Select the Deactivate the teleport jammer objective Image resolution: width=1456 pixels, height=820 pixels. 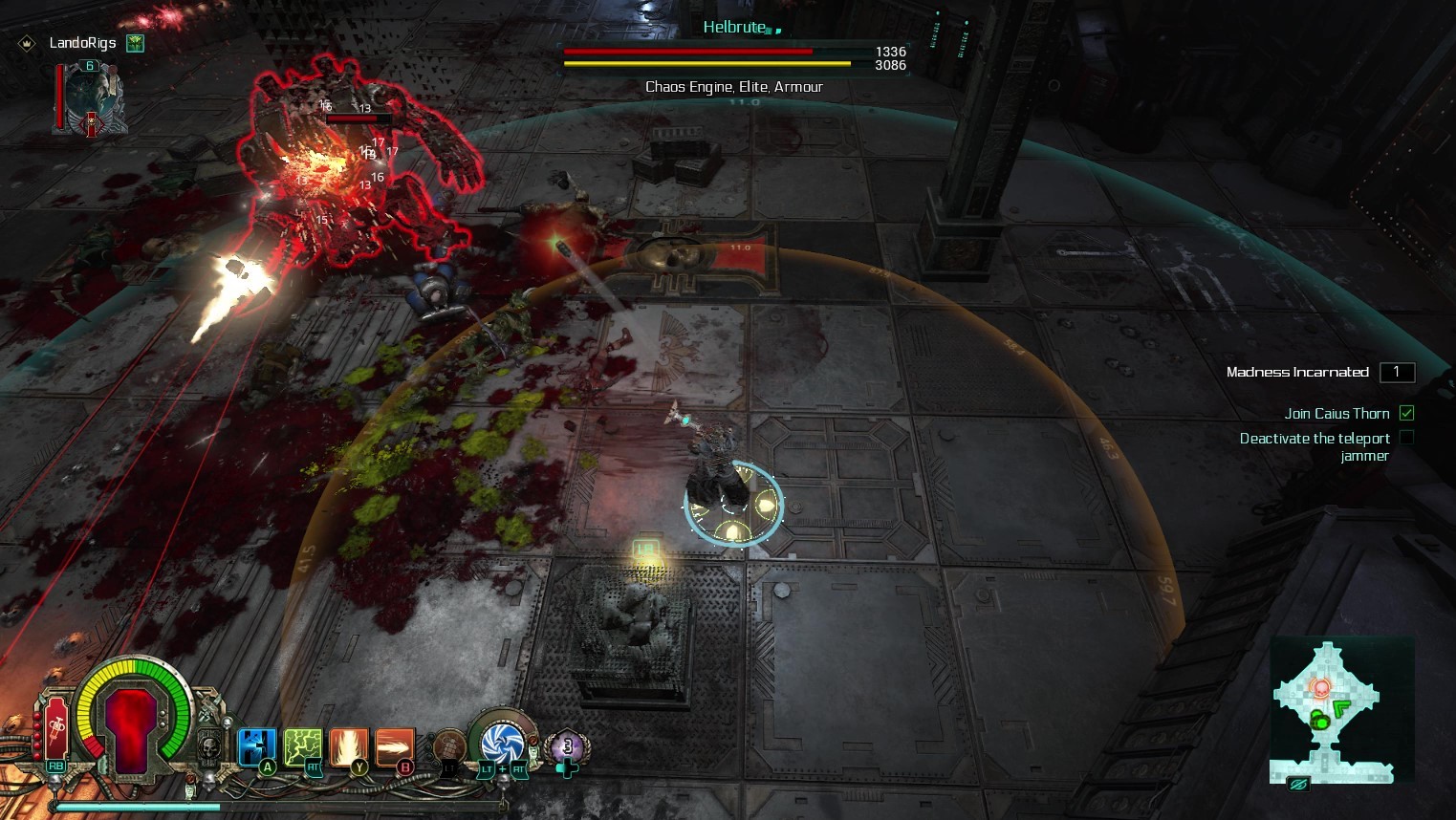point(1315,446)
